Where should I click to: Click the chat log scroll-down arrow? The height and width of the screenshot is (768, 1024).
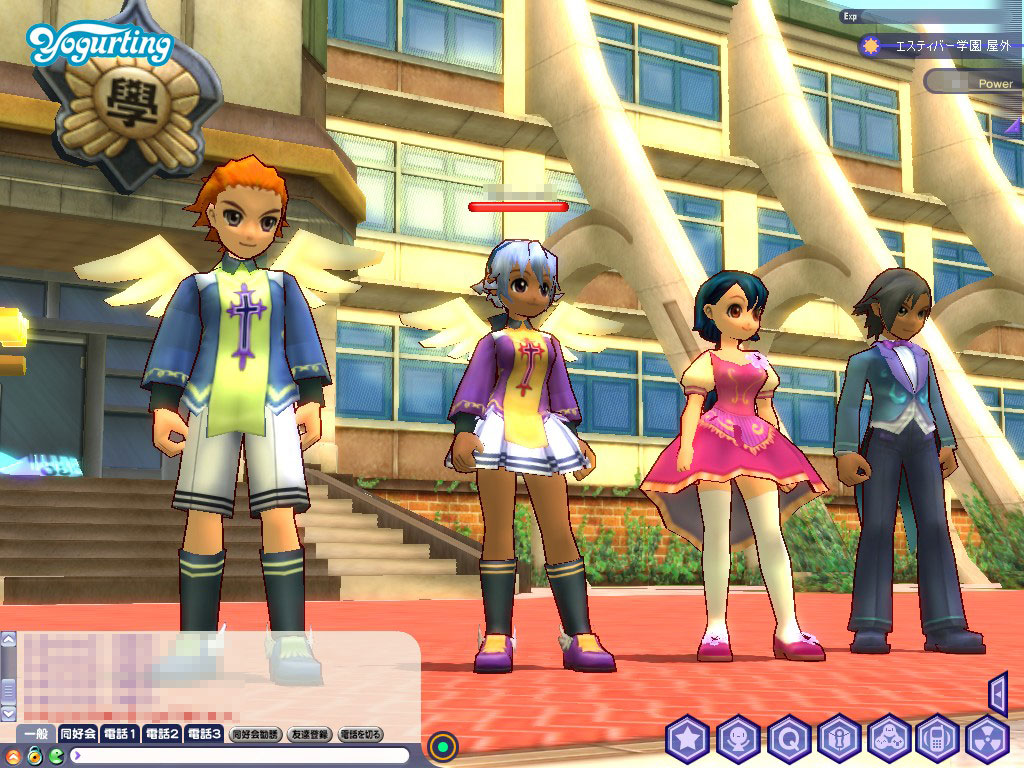click(8, 714)
